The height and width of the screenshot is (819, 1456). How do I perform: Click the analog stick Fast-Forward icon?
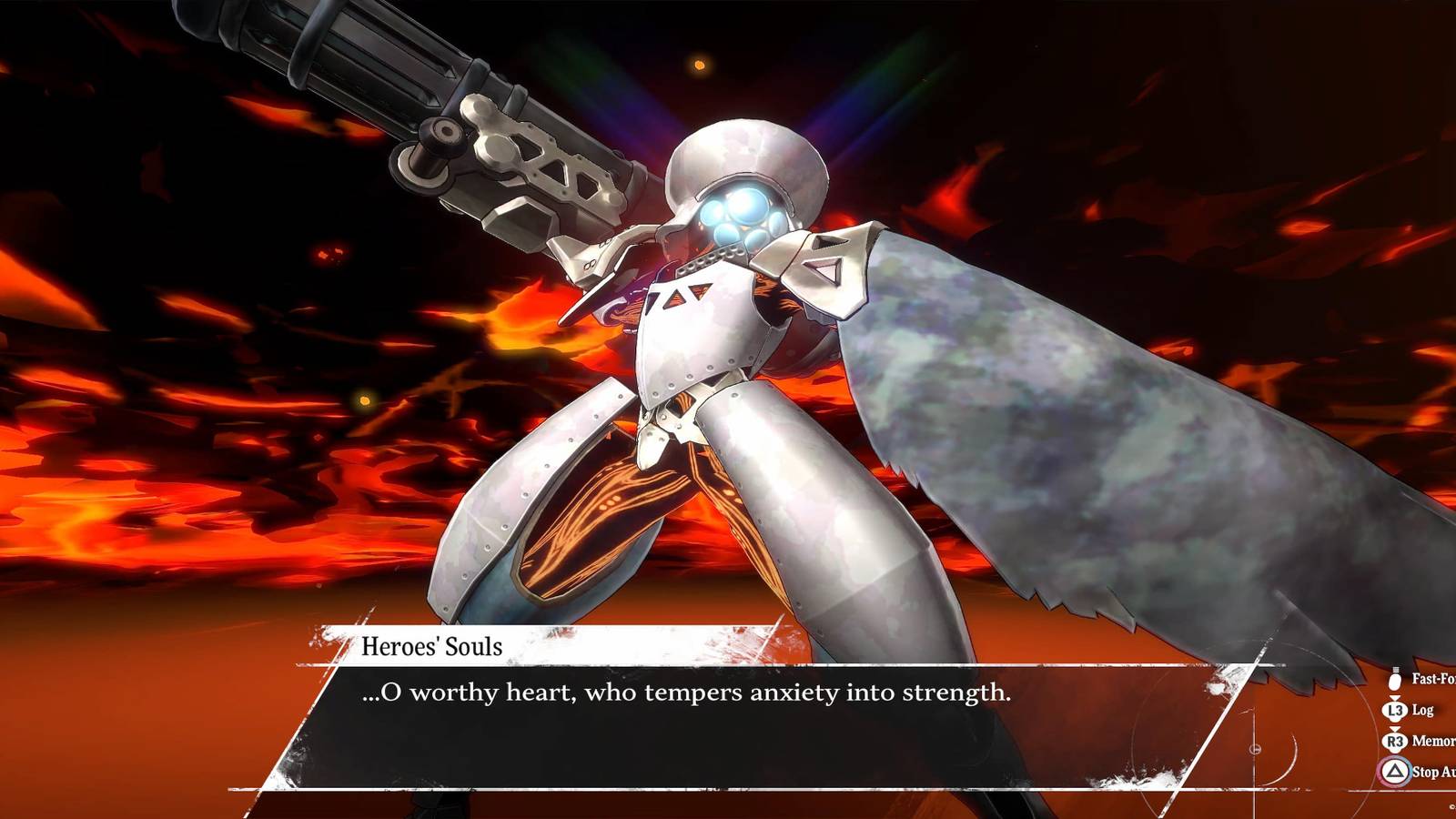pos(1394,681)
